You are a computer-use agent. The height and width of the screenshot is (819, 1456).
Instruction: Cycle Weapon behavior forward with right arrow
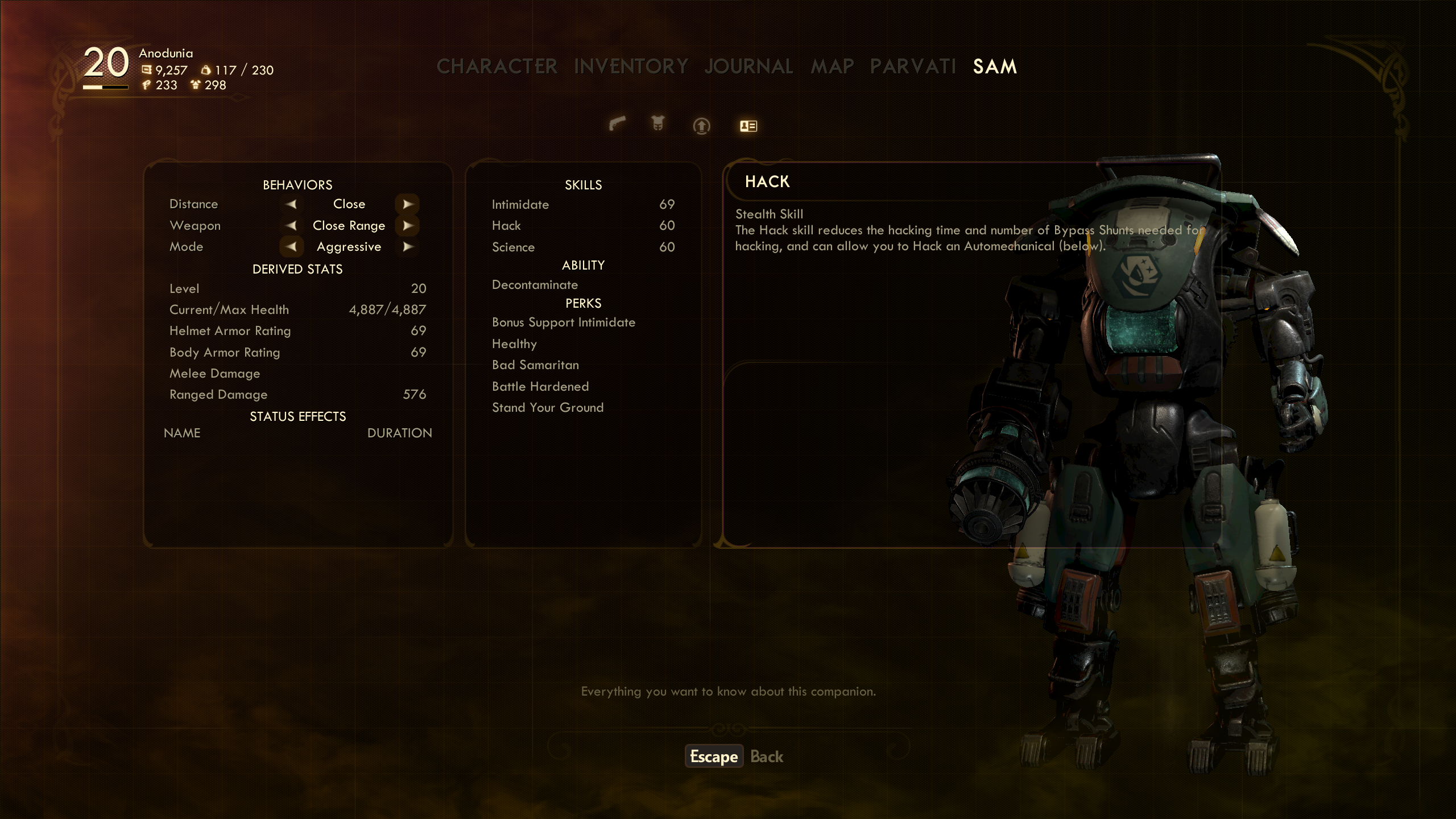point(407,226)
